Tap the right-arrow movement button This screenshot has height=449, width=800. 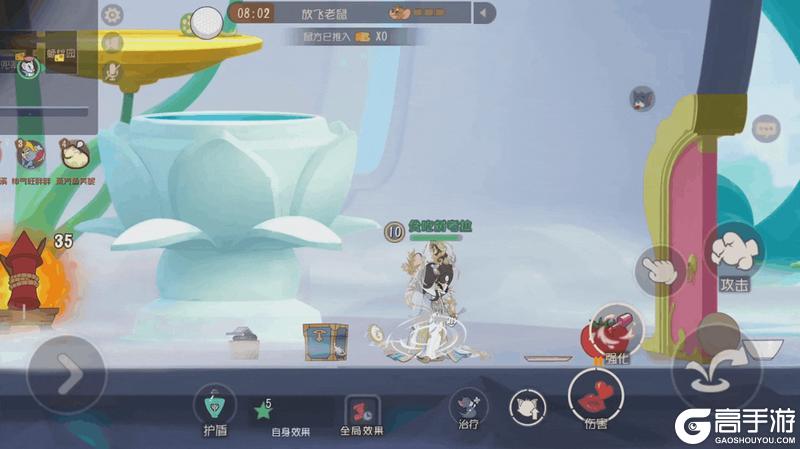(67, 374)
